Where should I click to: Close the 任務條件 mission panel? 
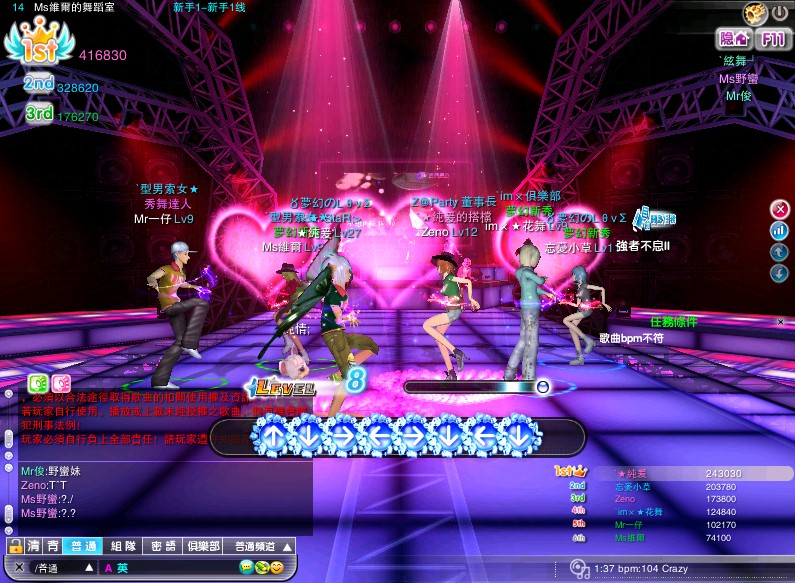(781, 322)
